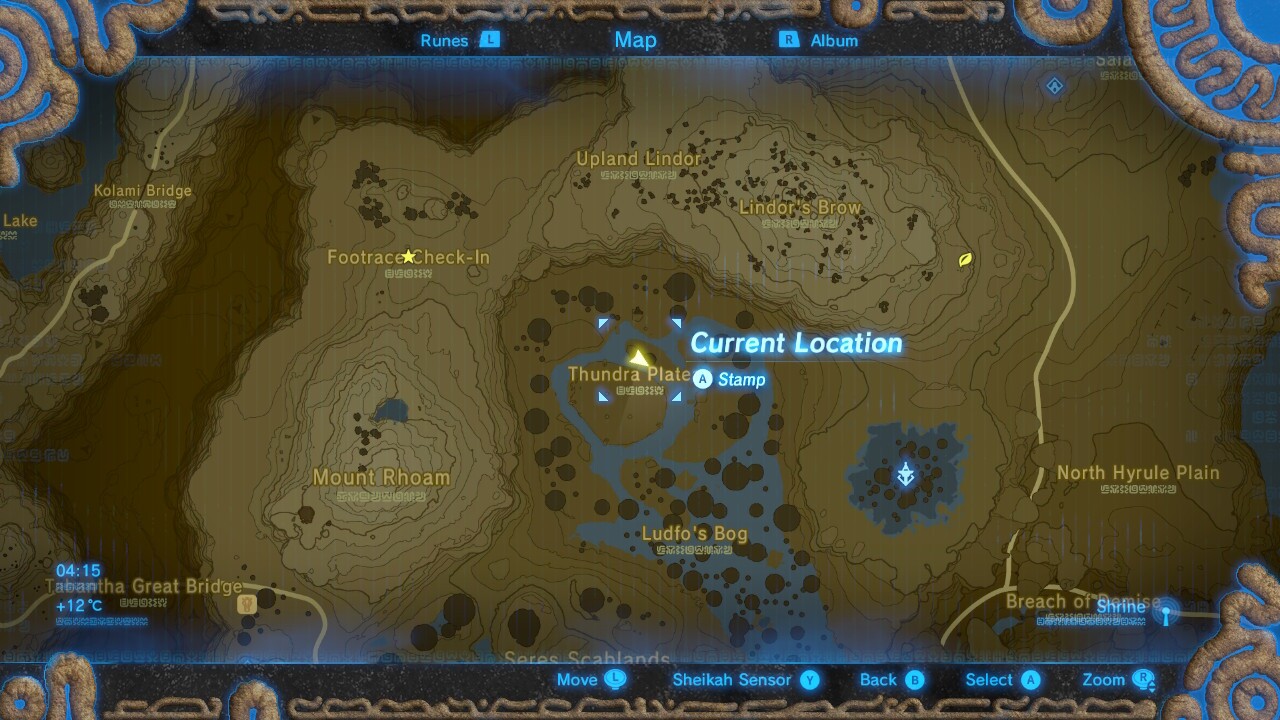Click the Move control stick icon
This screenshot has height=720, width=1280.
614,679
